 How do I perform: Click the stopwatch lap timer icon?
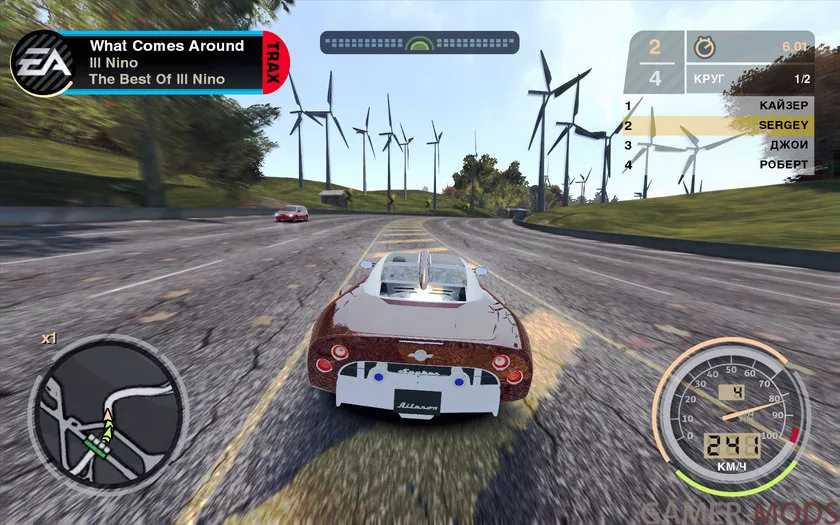(705, 48)
